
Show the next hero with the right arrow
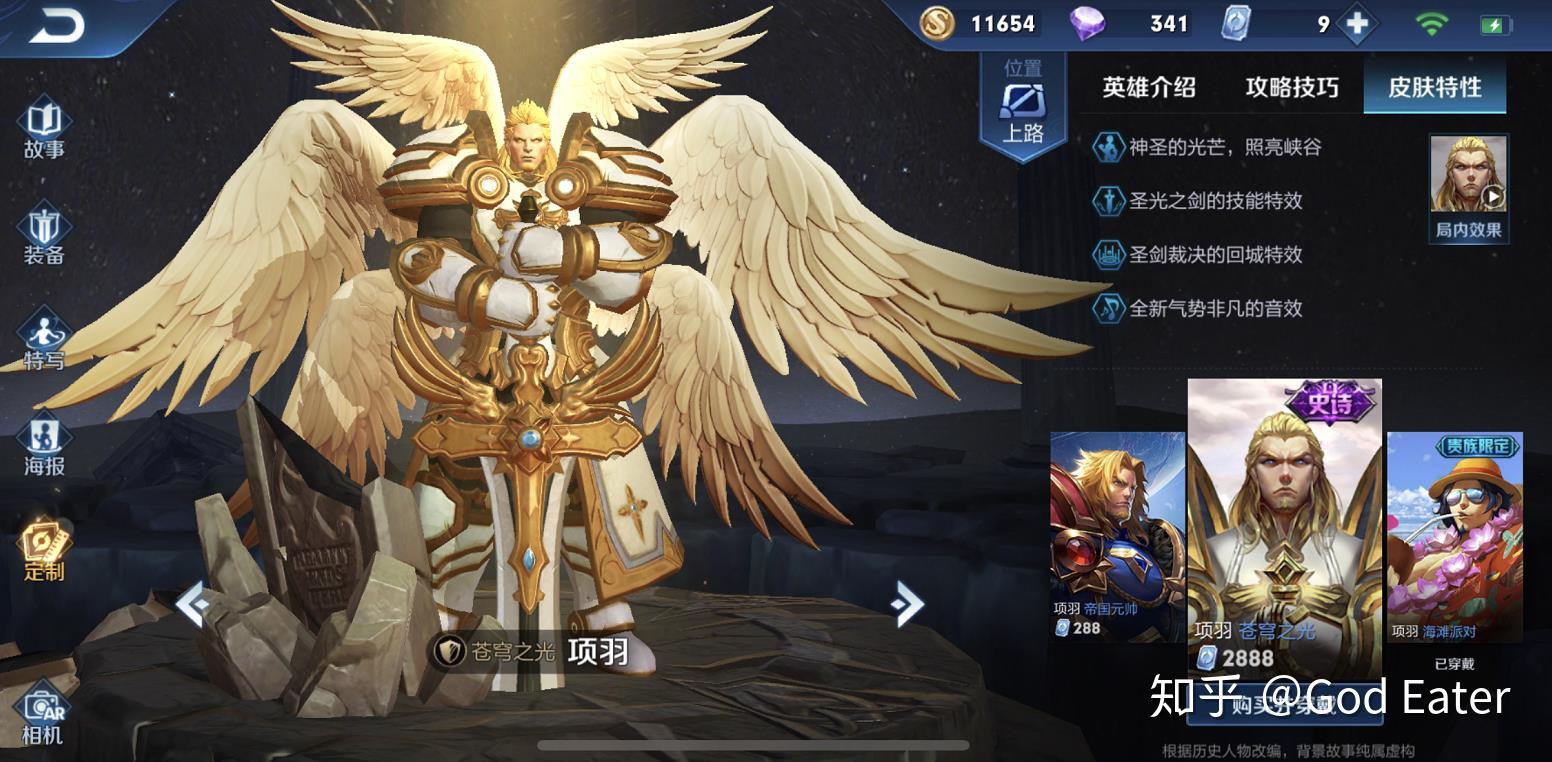tap(907, 603)
